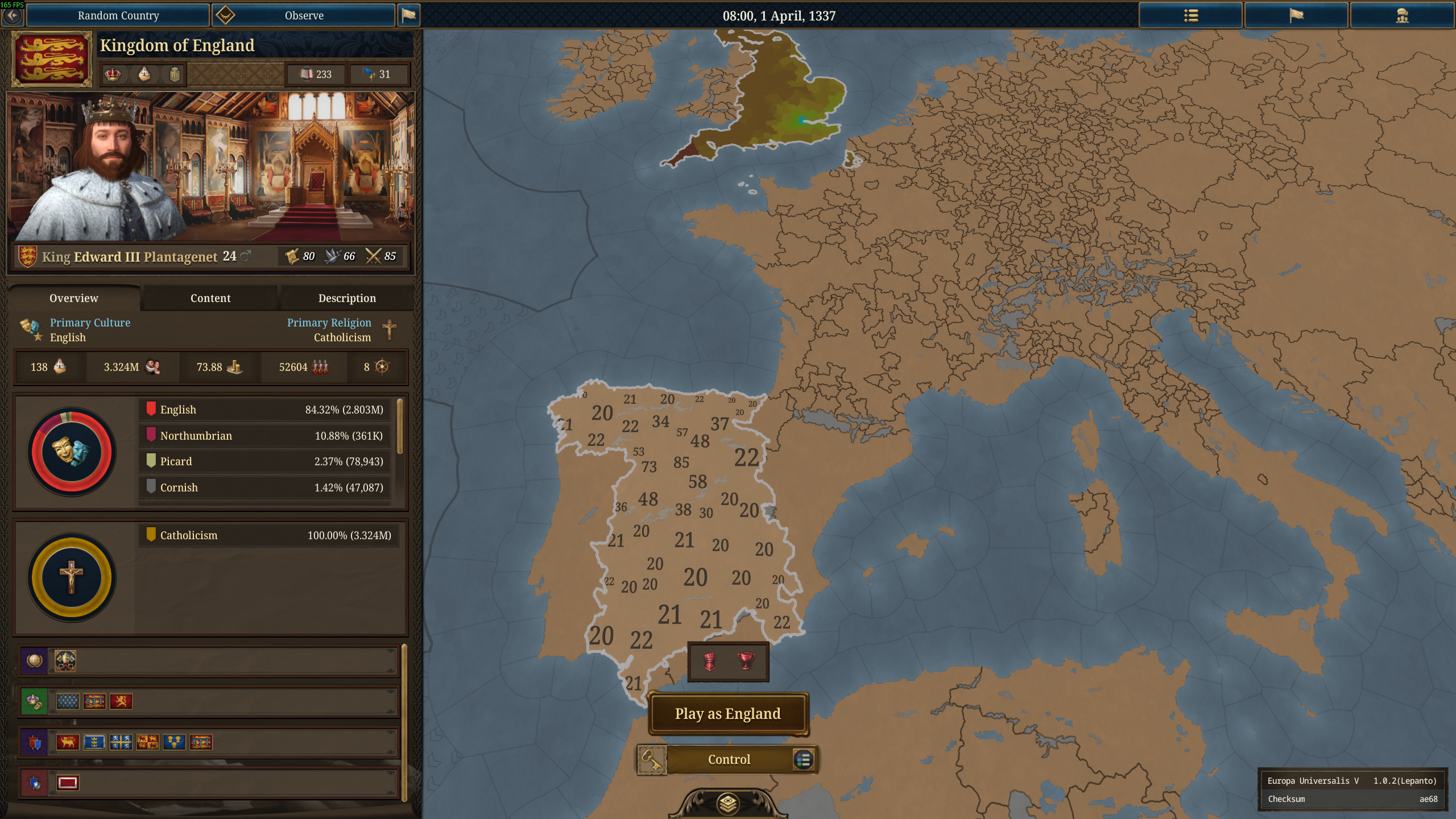
Task: Click the list icon at top right
Action: point(1190,15)
